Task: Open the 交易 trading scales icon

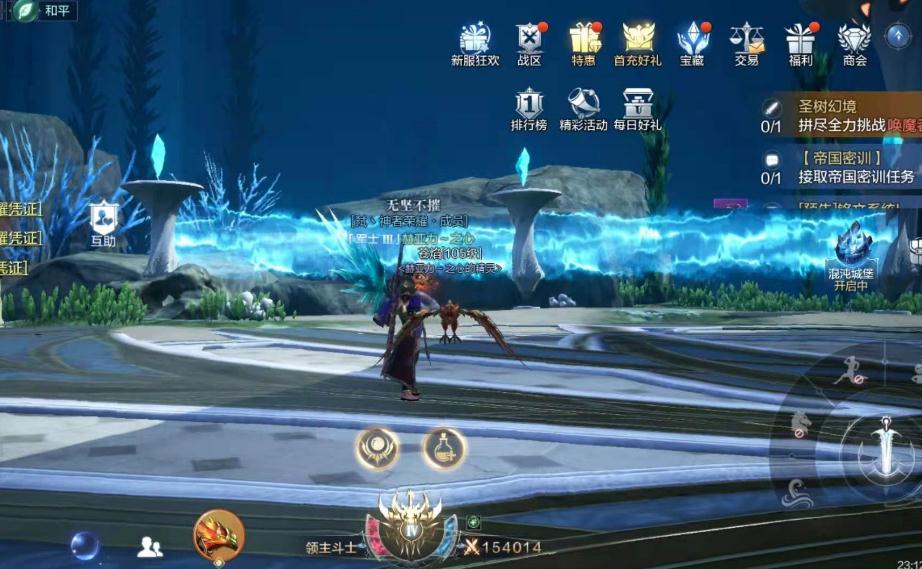Action: click(746, 40)
